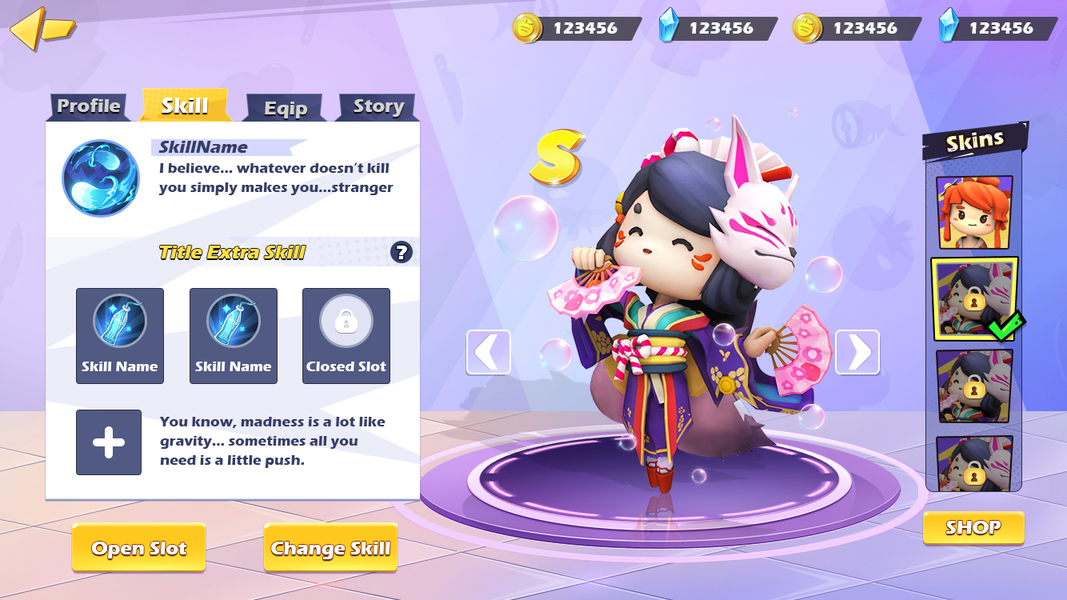Choose the skin marked with green checkmark
This screenshot has width=1067, height=600.
pos(974,298)
